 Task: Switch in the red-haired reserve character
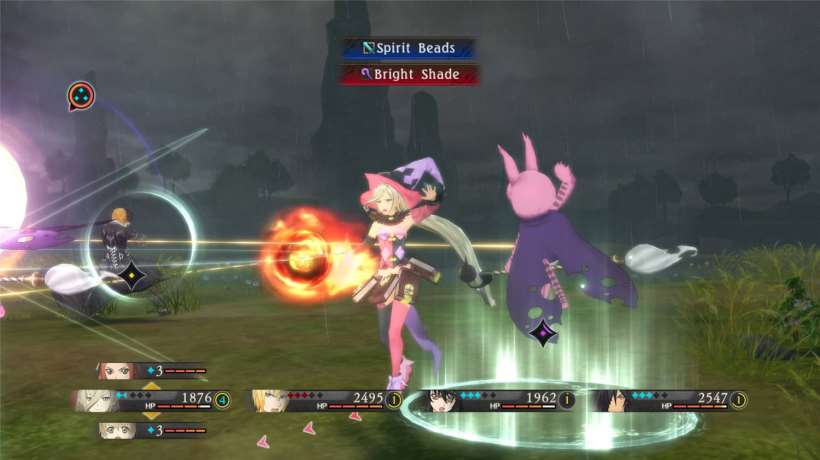click(150, 371)
